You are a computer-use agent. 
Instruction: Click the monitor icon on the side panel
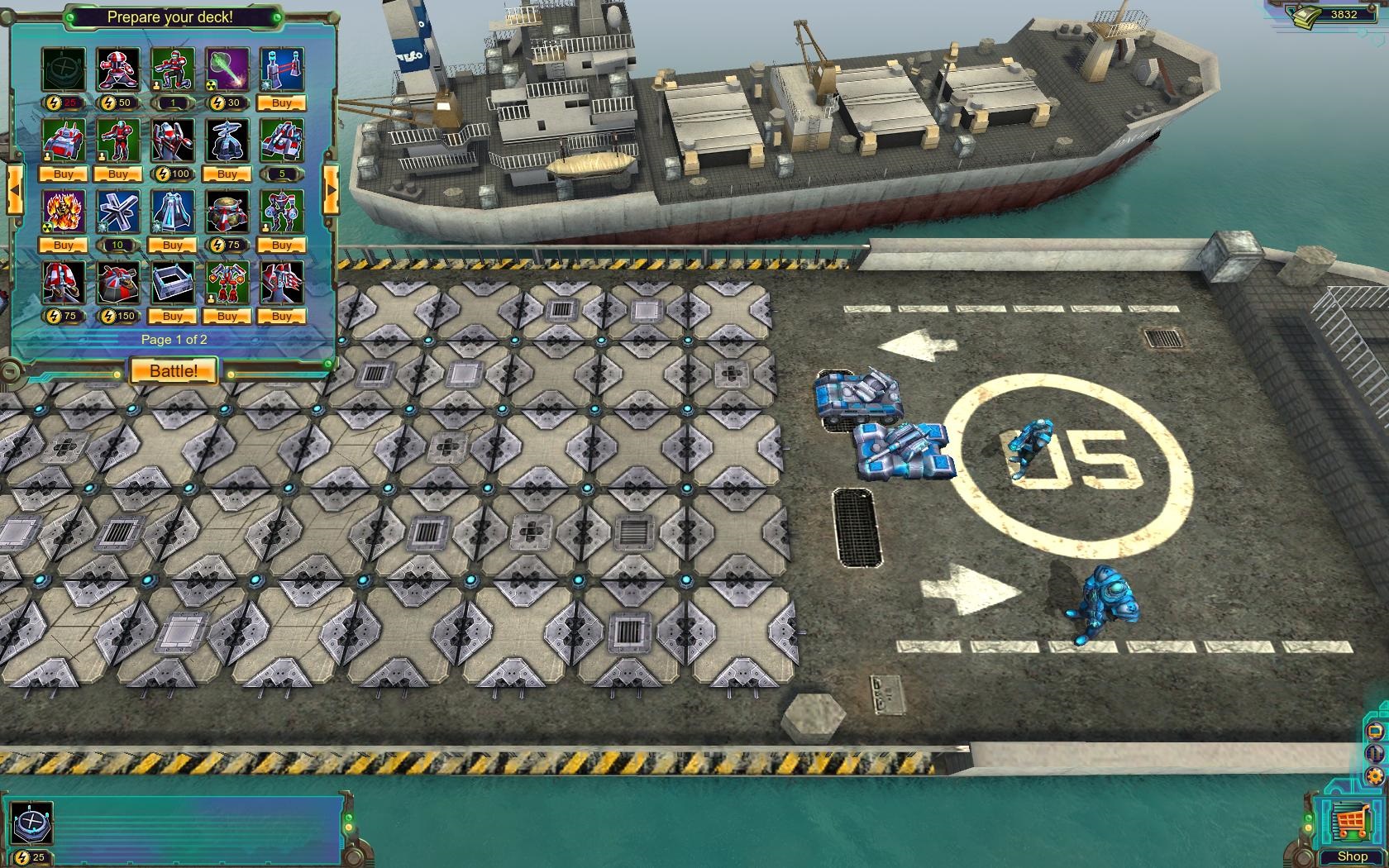[x=1375, y=732]
